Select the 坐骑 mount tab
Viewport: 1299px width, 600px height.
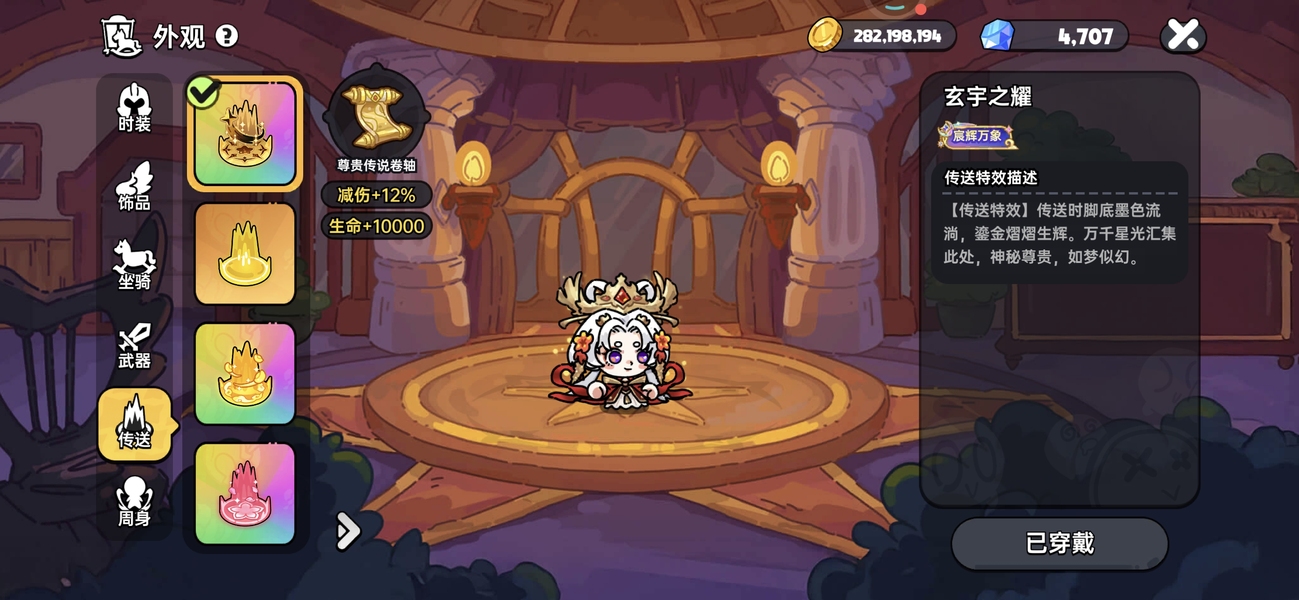[134, 265]
